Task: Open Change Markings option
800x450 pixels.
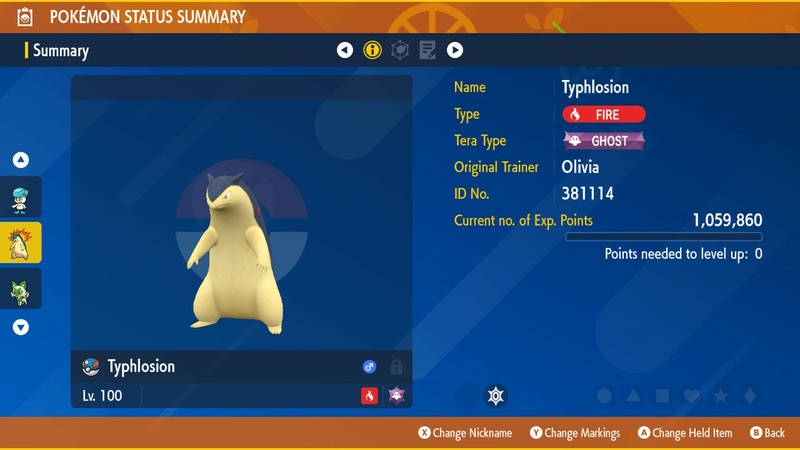Action: point(575,433)
